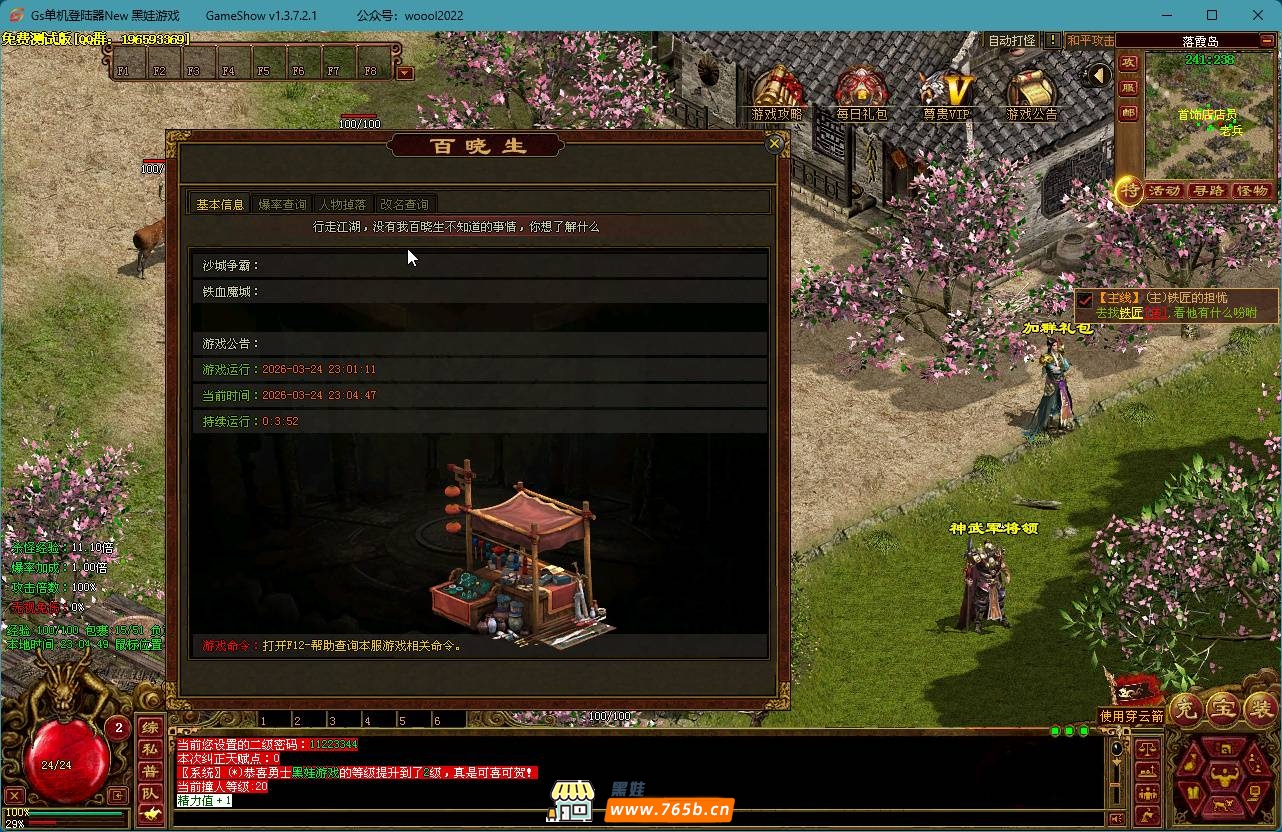Toggle 自动打怪 auto-fight
1282x832 pixels.
click(1012, 41)
